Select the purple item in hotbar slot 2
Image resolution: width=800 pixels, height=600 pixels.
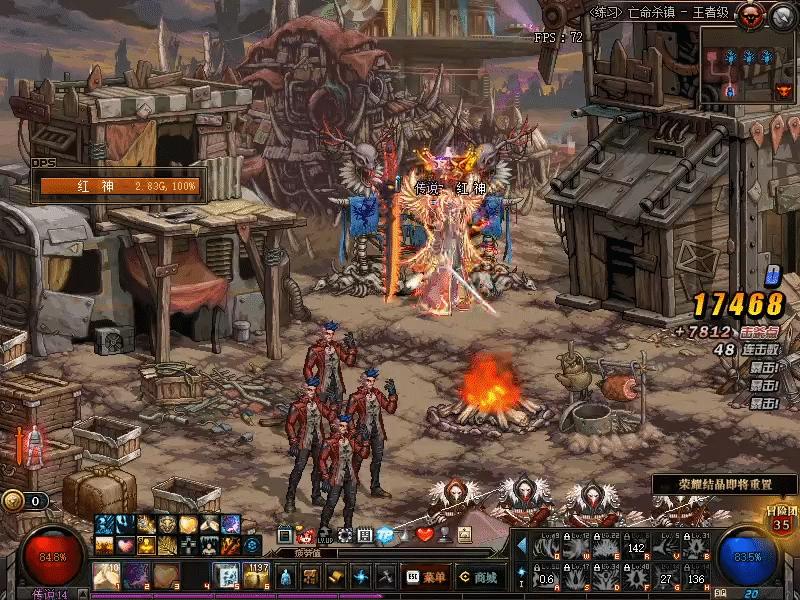point(137,577)
